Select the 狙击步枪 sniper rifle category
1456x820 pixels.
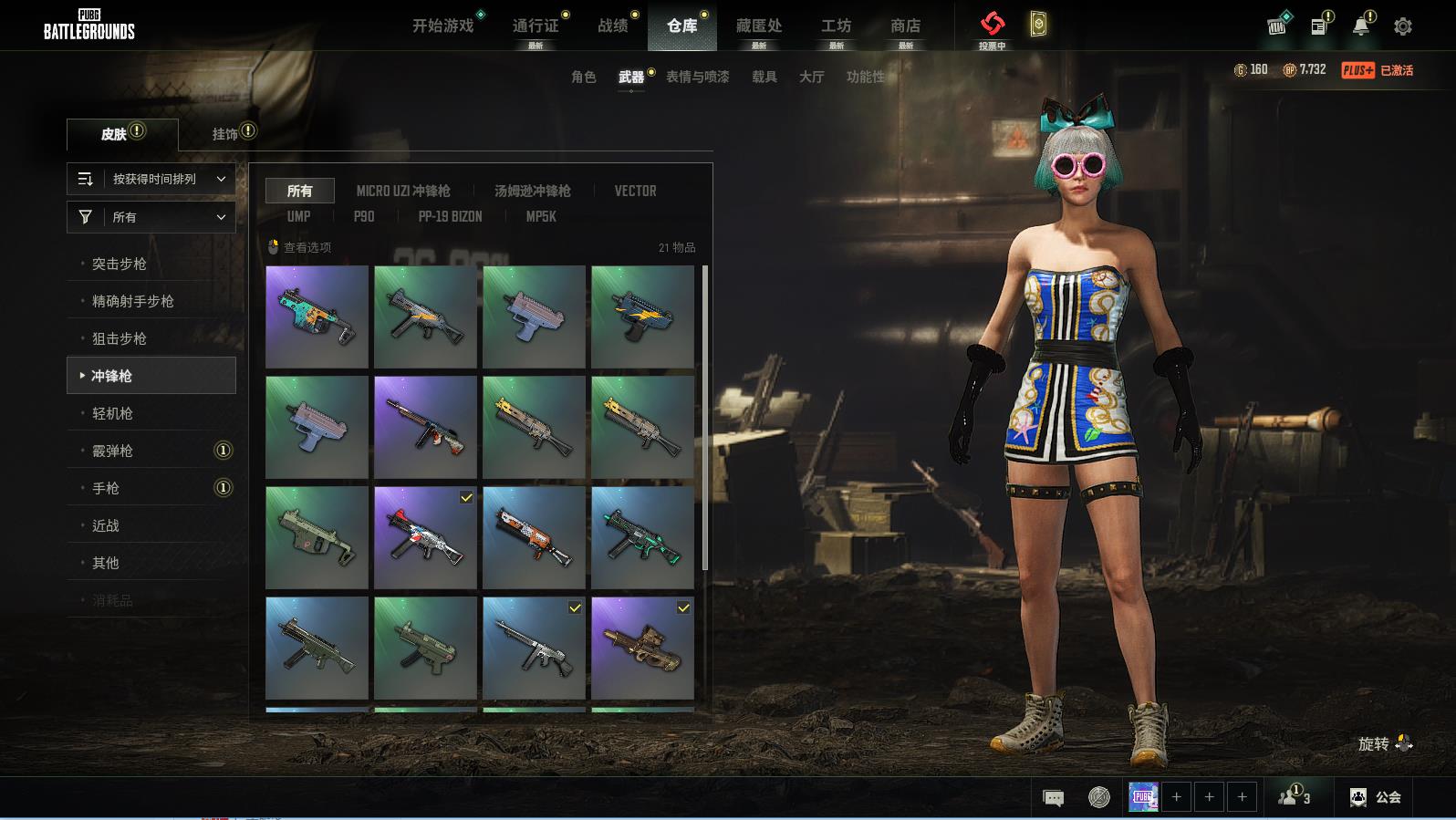click(120, 338)
